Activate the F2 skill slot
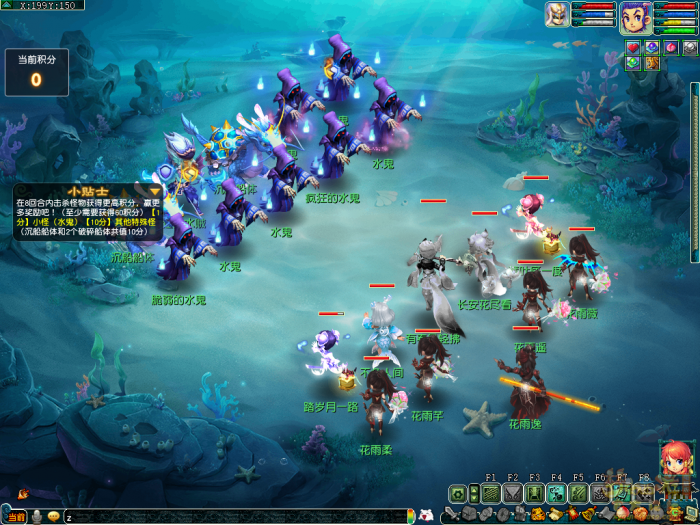The width and height of the screenshot is (700, 525). tap(512, 493)
